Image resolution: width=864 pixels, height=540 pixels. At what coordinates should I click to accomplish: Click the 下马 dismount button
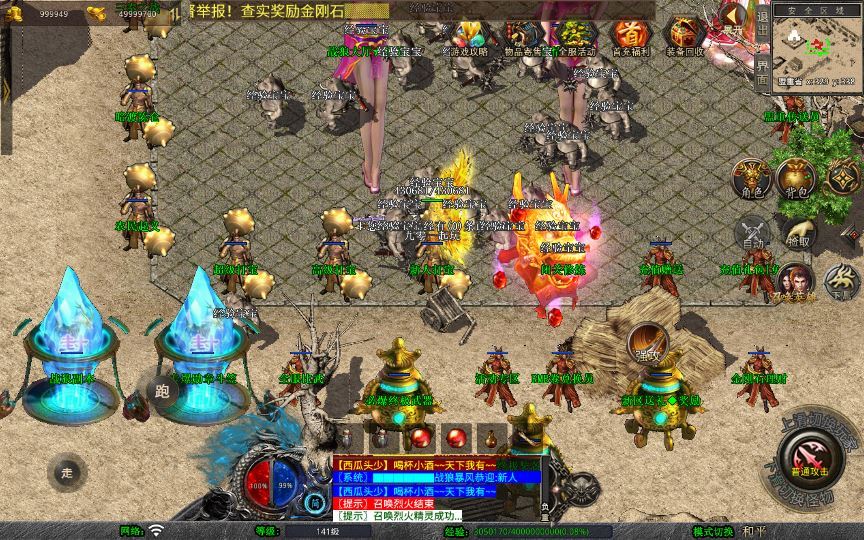(x=841, y=283)
